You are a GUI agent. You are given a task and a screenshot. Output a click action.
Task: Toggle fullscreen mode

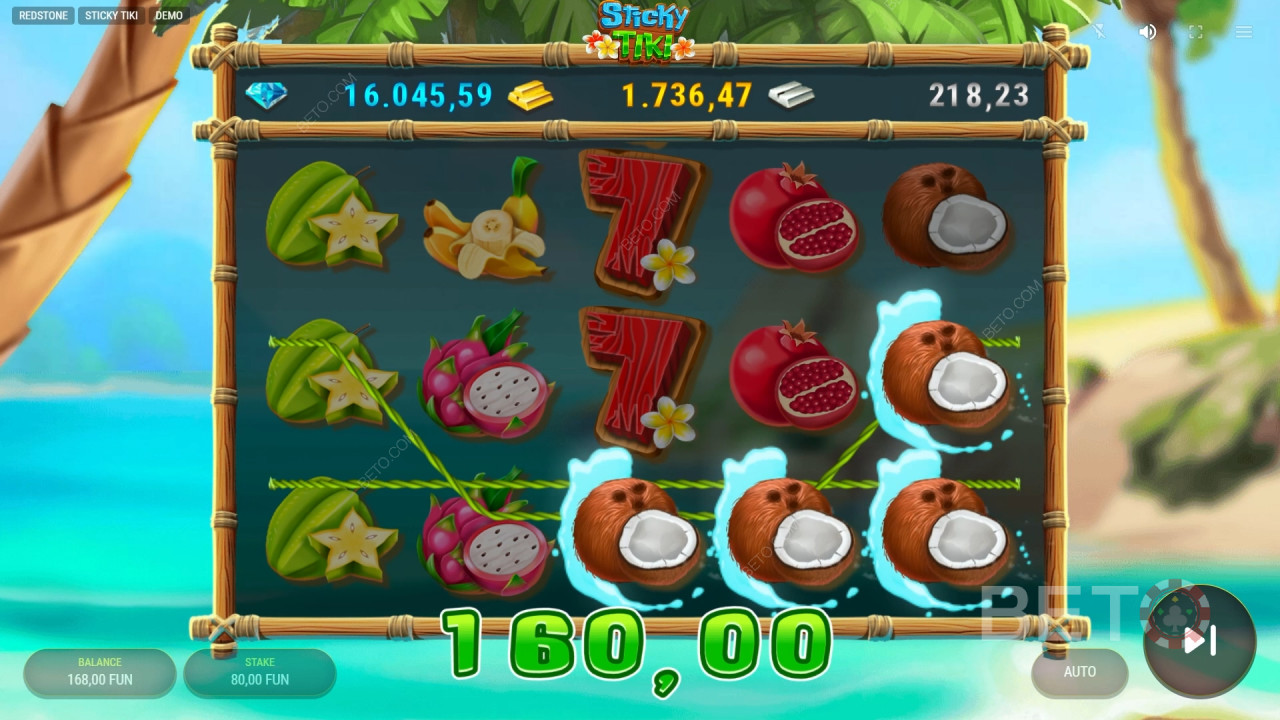pyautogui.click(x=1194, y=31)
